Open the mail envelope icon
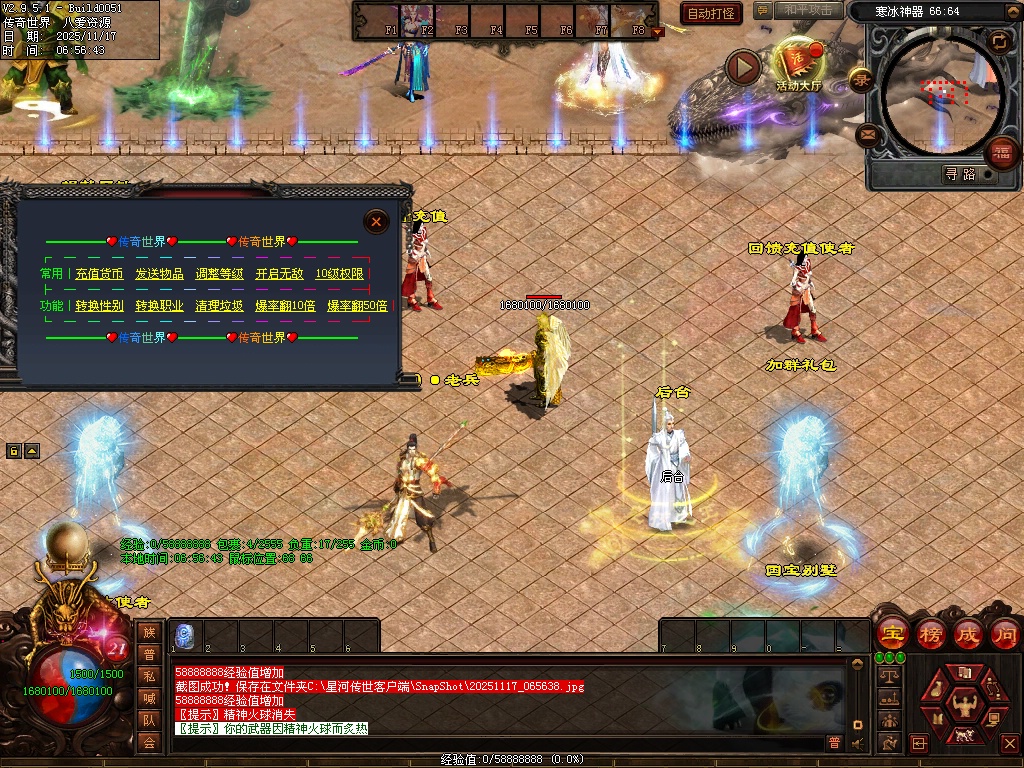 pyautogui.click(x=867, y=134)
